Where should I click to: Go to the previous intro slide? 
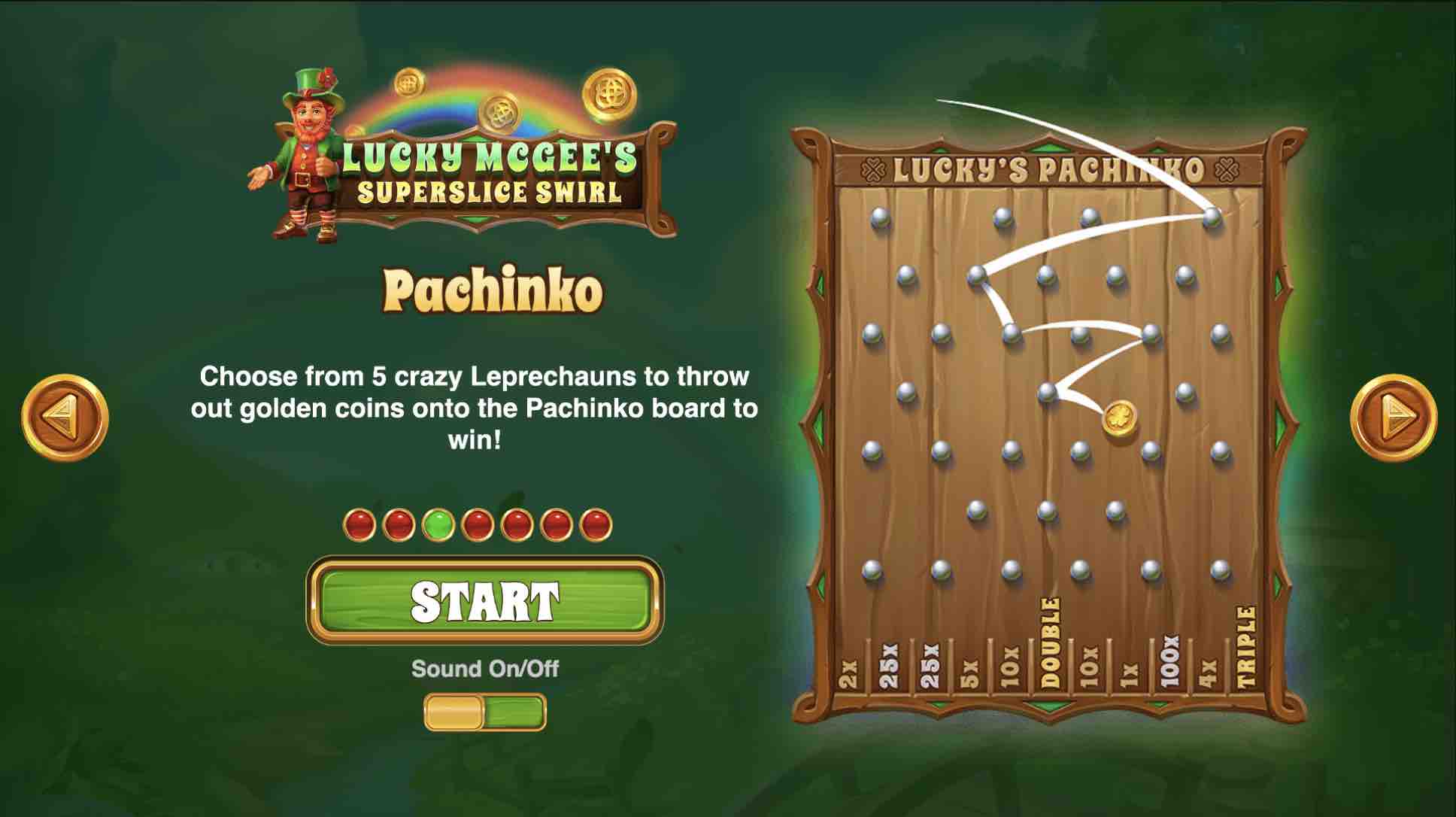click(x=65, y=417)
